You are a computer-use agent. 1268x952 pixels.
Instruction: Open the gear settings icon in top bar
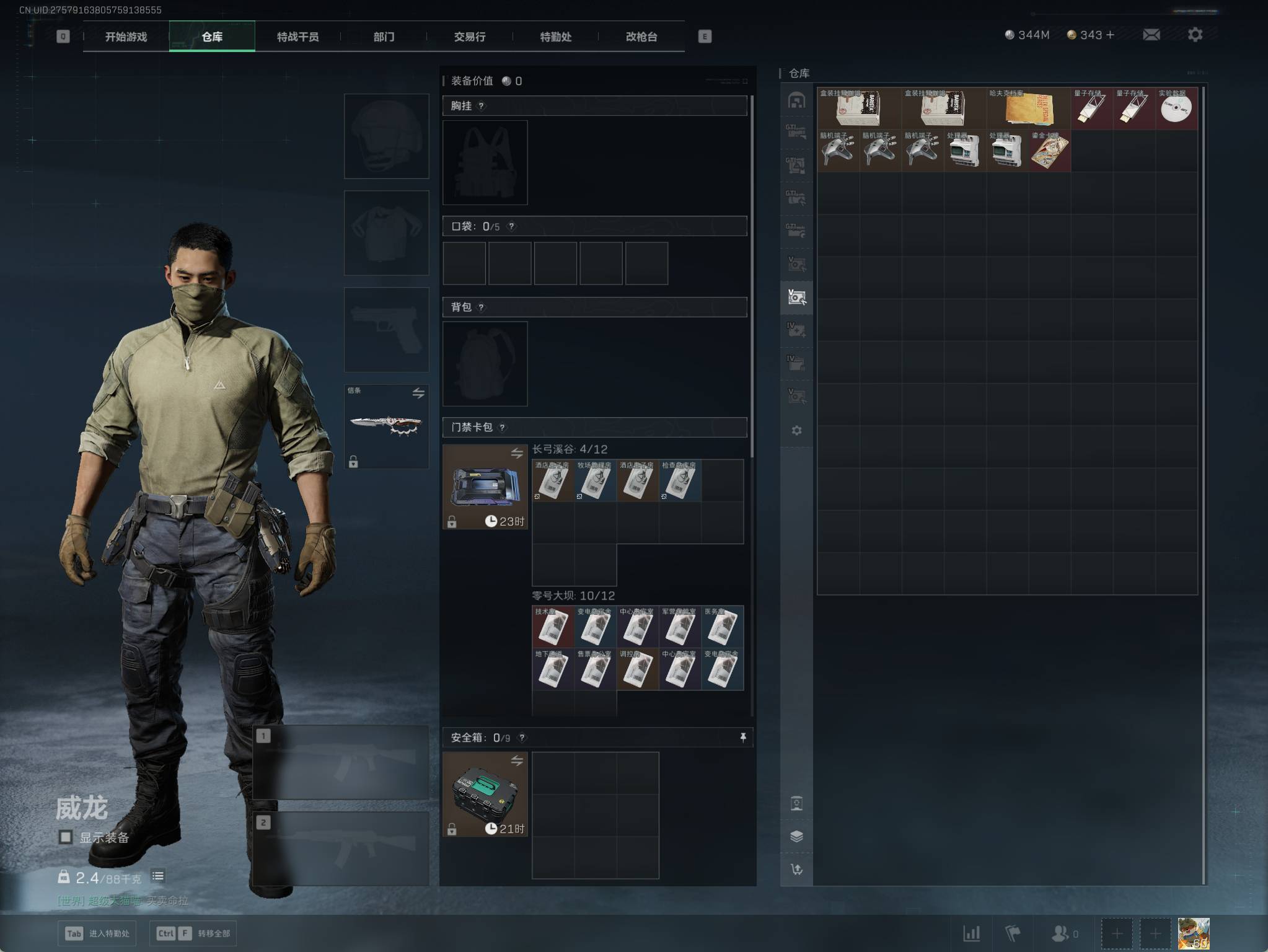[x=1195, y=35]
